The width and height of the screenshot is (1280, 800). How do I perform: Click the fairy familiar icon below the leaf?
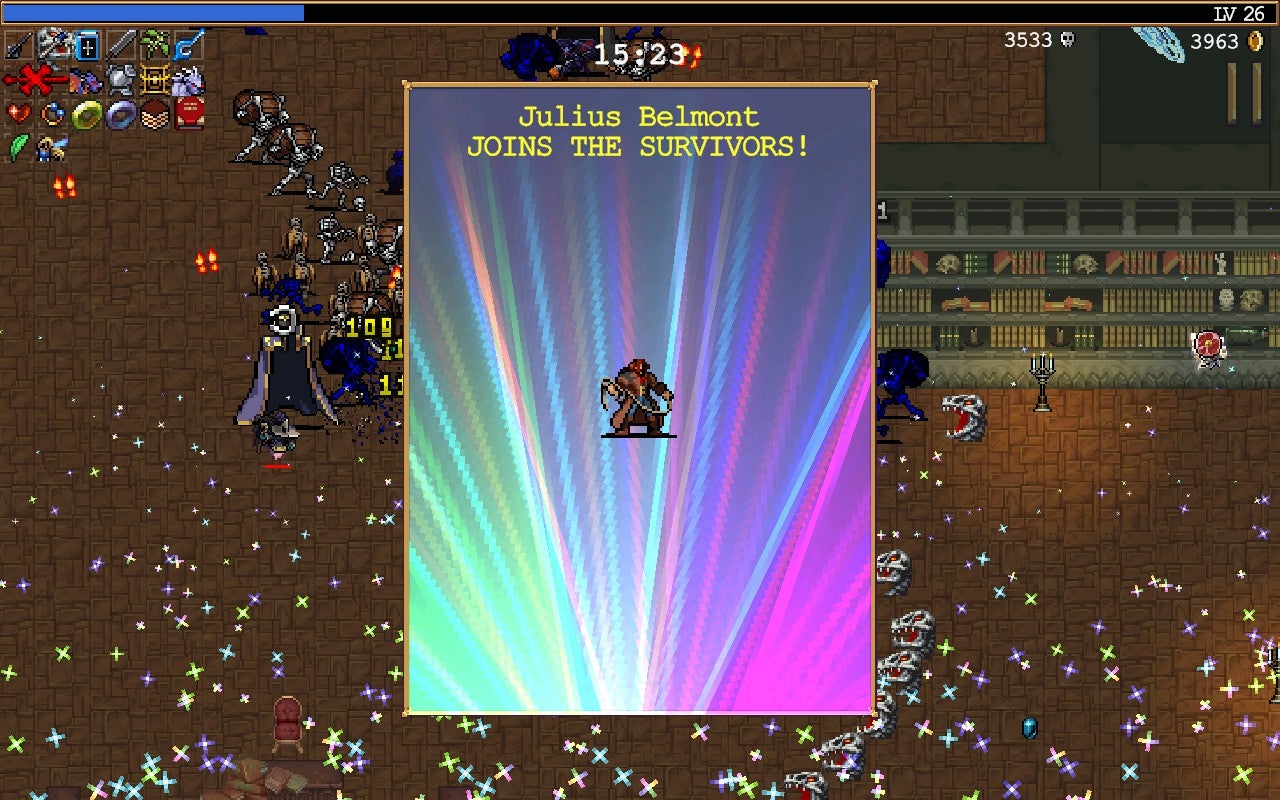tap(50, 148)
